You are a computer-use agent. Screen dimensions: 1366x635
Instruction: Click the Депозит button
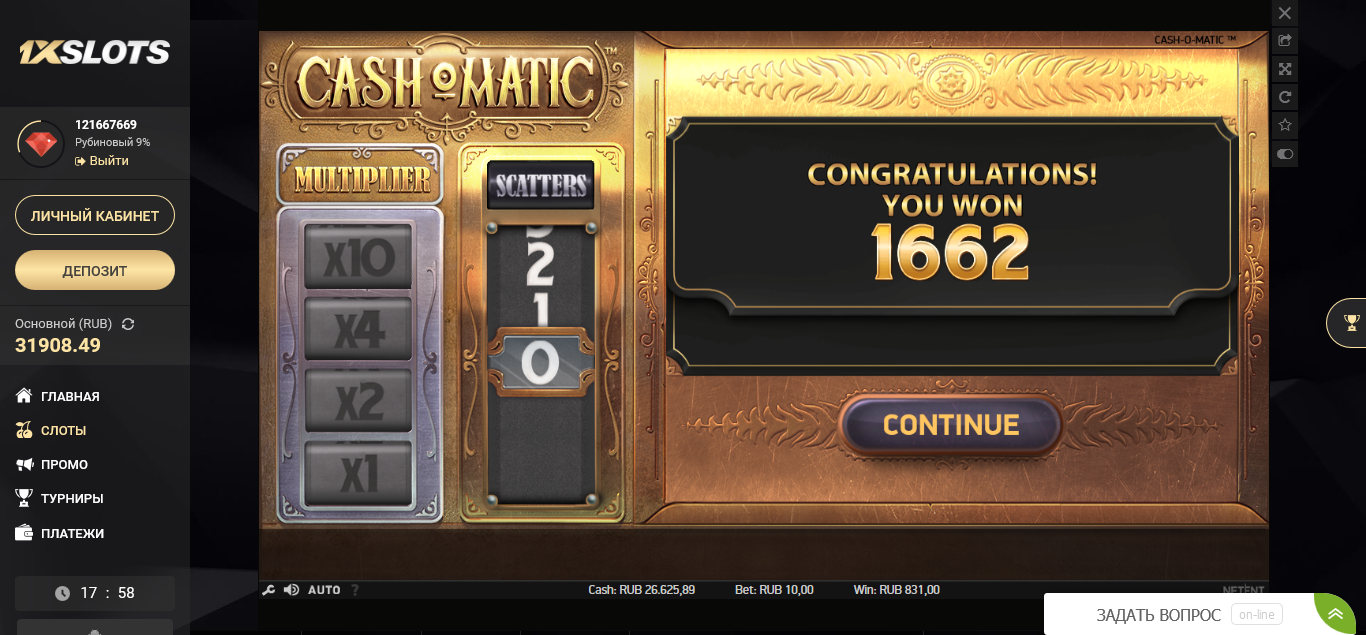[95, 270]
